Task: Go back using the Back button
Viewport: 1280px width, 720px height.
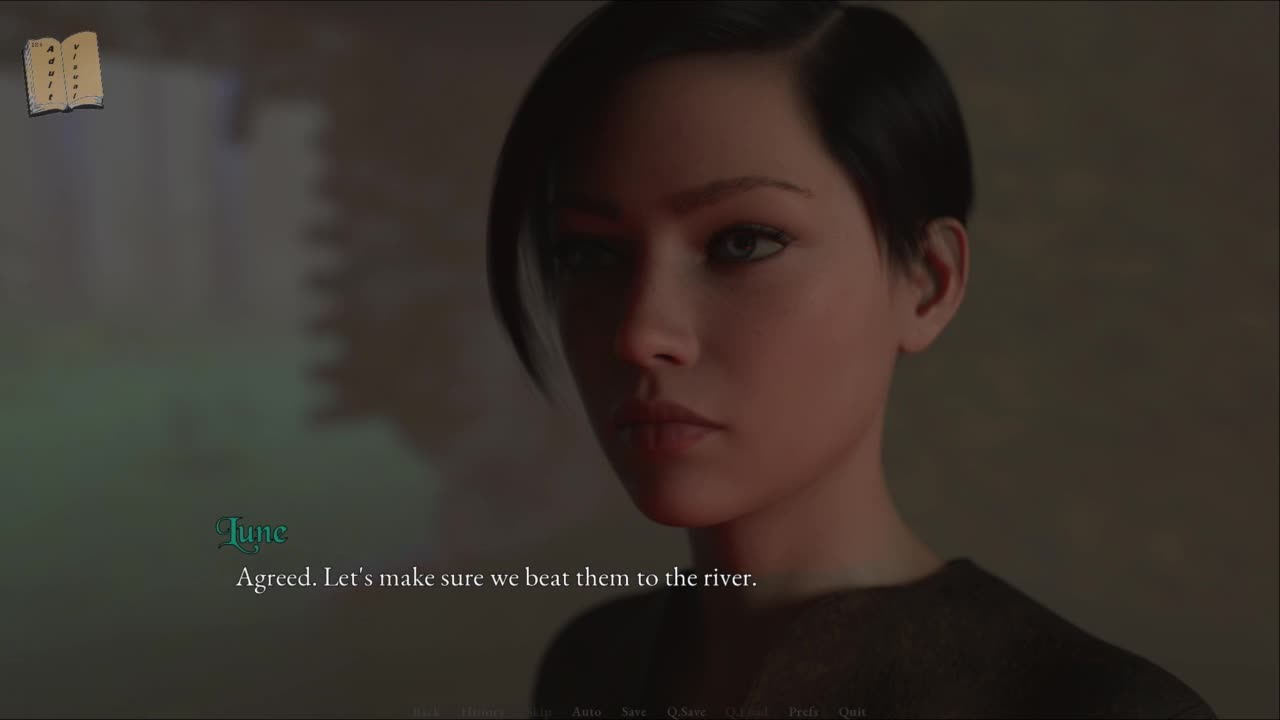Action: 426,712
